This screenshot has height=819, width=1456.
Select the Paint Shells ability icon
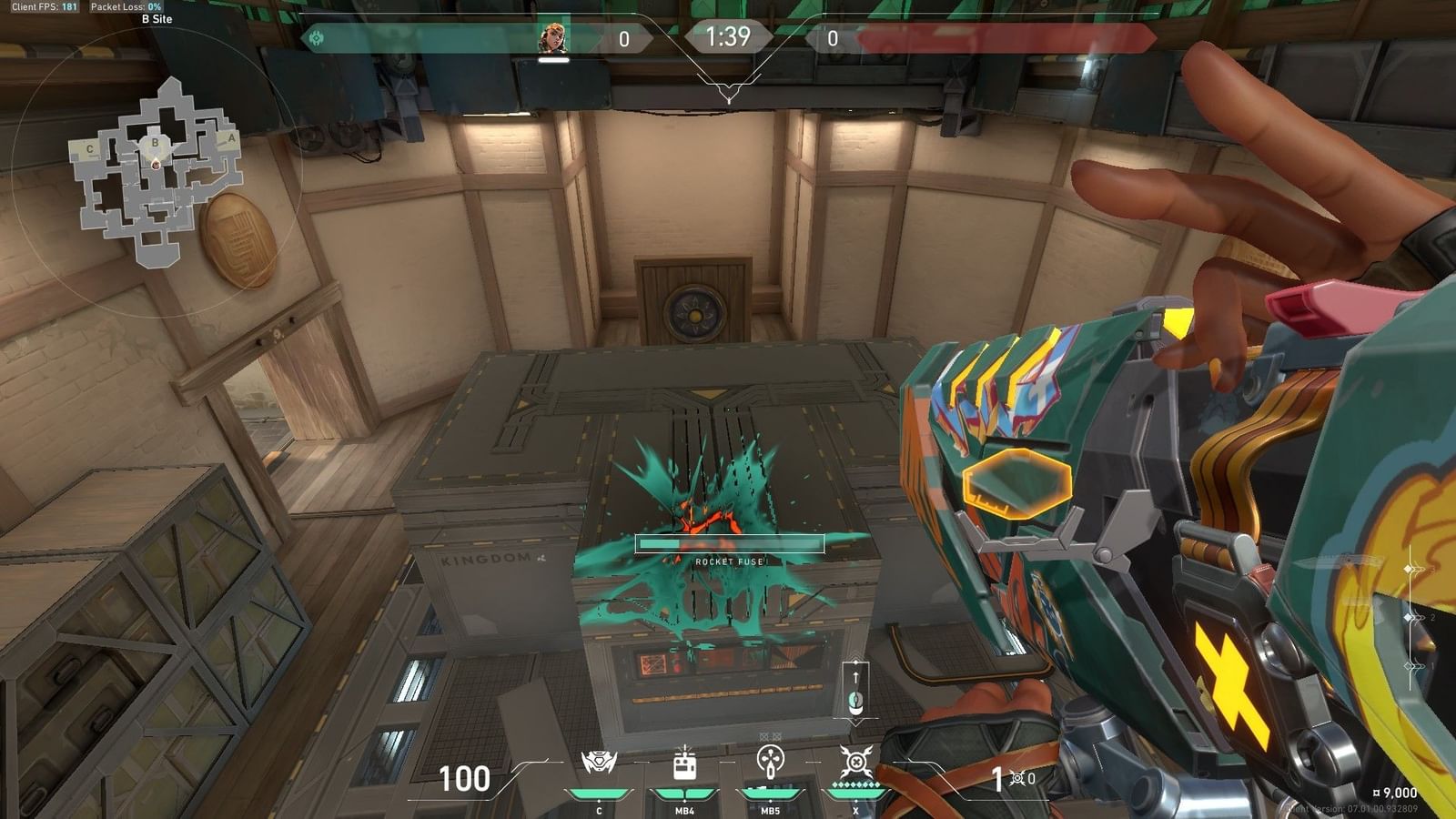tap(770, 763)
